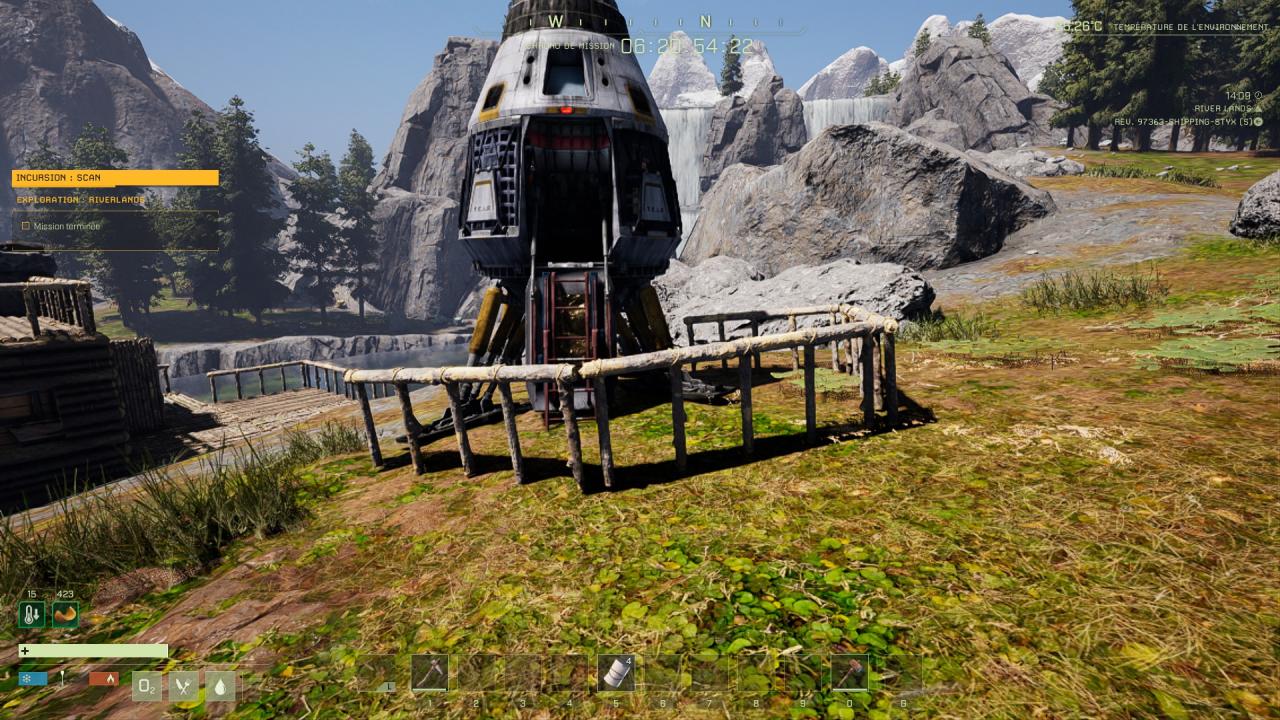Select the white canister stack in slot 5
This screenshot has width=1280, height=720.
pyautogui.click(x=616, y=672)
